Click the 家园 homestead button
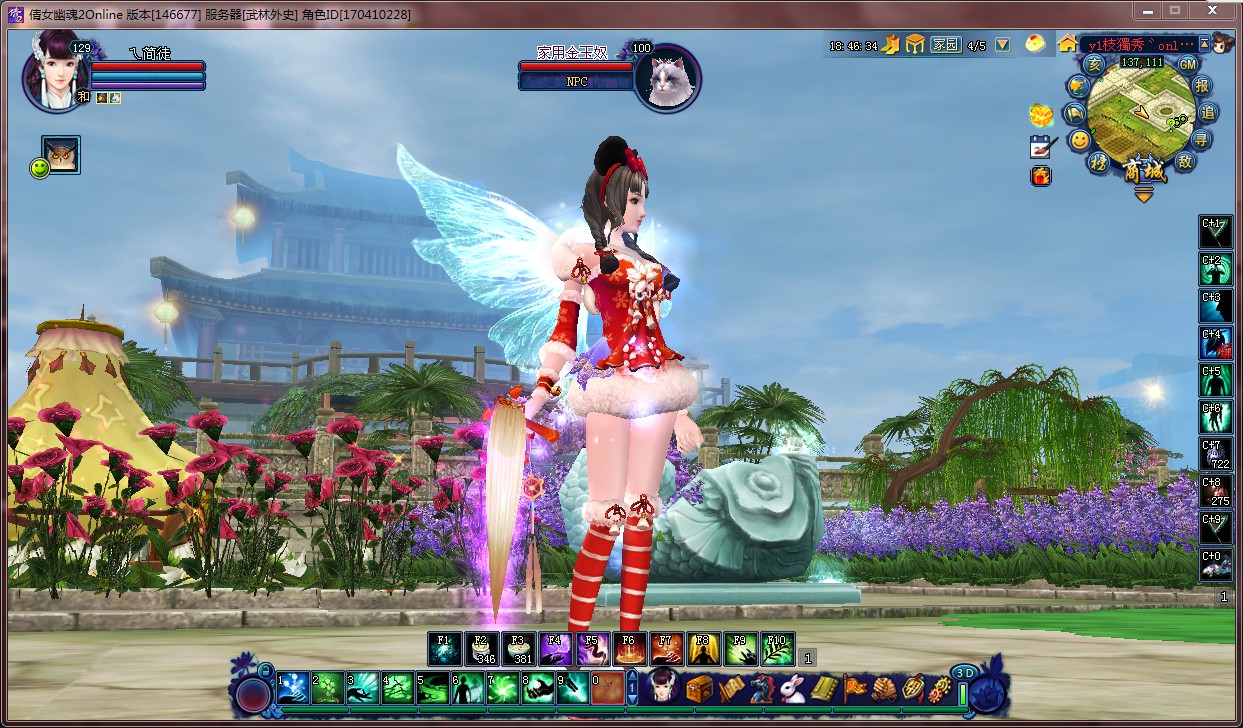1243x728 pixels. [x=945, y=45]
